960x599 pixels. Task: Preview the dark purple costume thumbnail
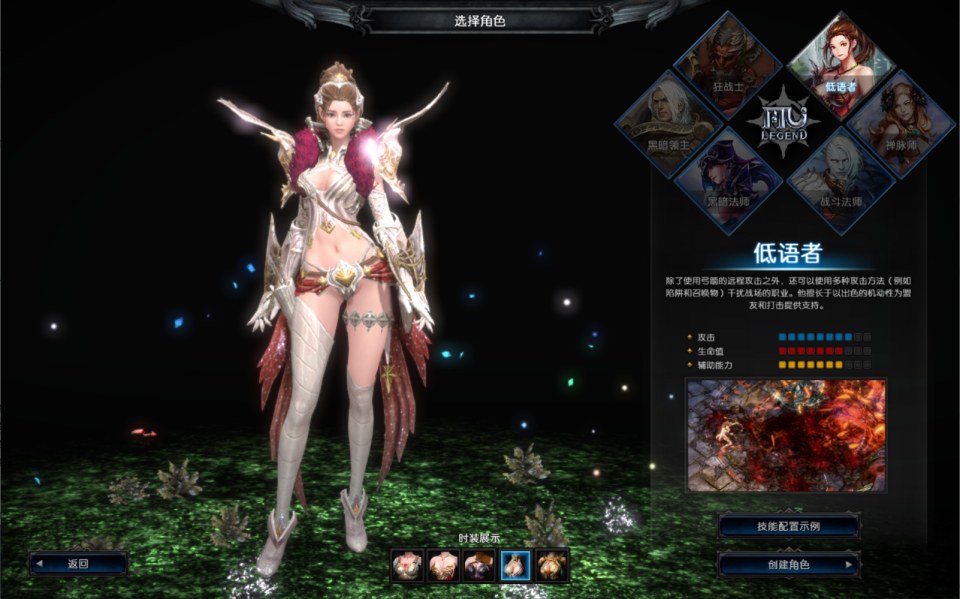480,566
